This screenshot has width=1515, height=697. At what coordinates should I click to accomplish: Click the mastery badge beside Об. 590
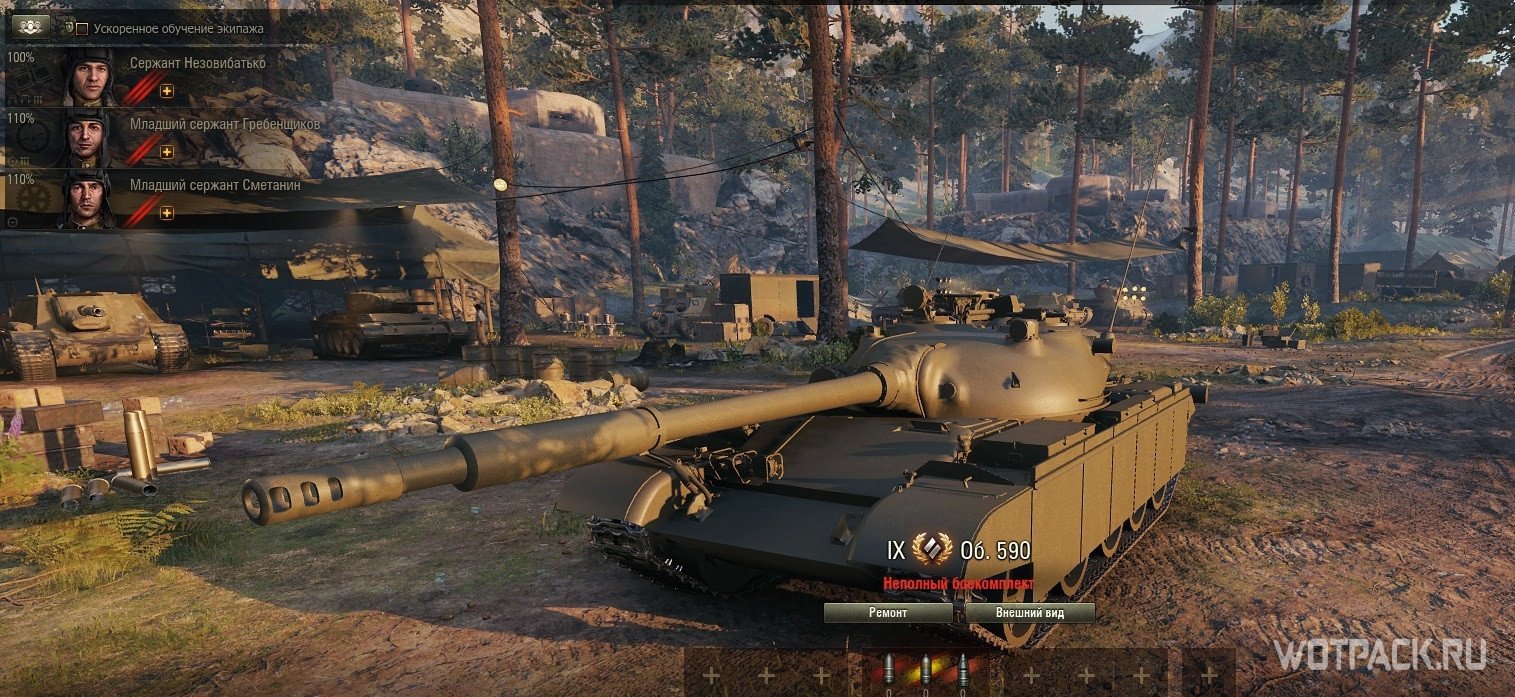point(932,550)
